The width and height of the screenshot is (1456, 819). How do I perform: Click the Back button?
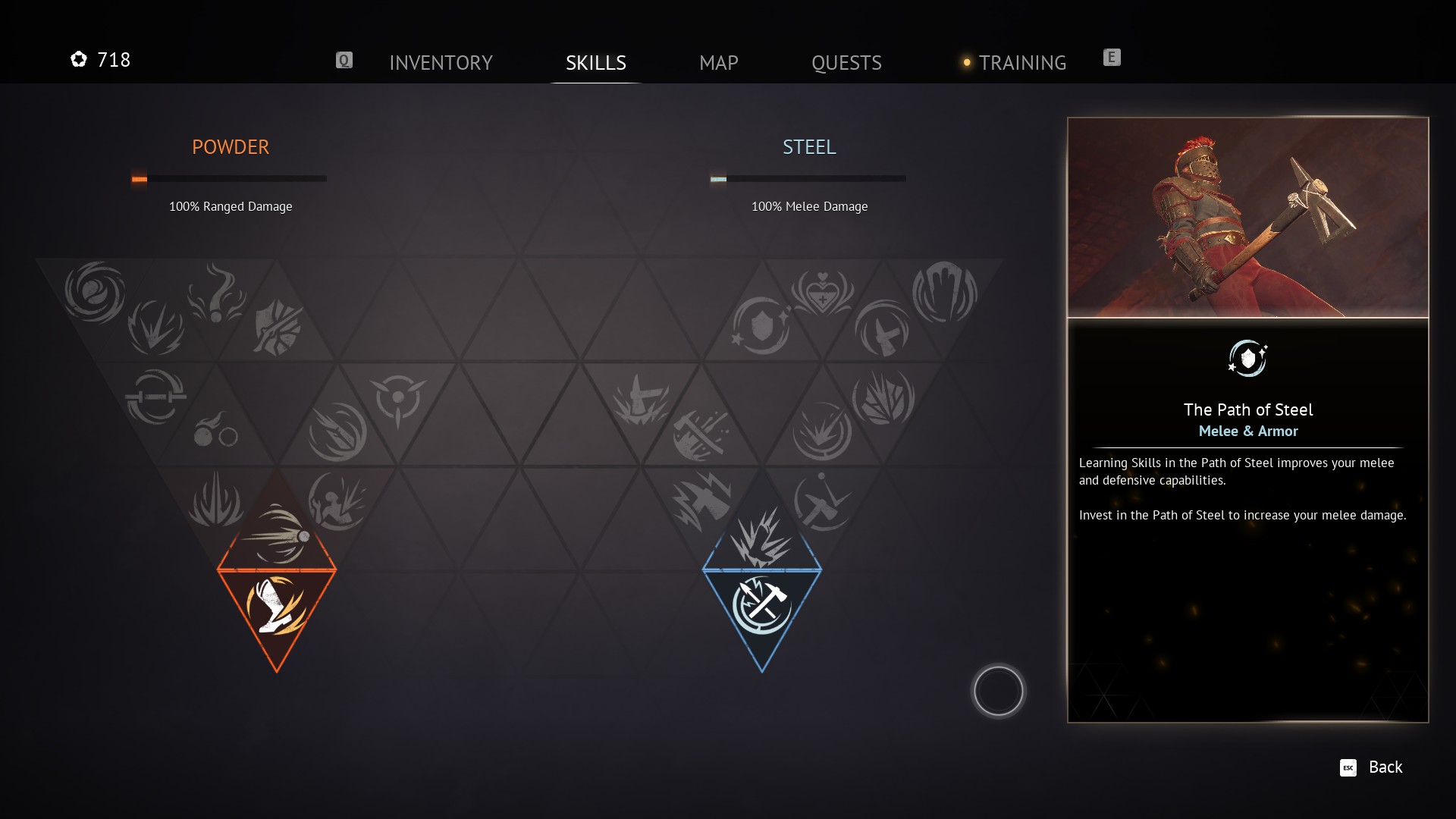point(1372,767)
